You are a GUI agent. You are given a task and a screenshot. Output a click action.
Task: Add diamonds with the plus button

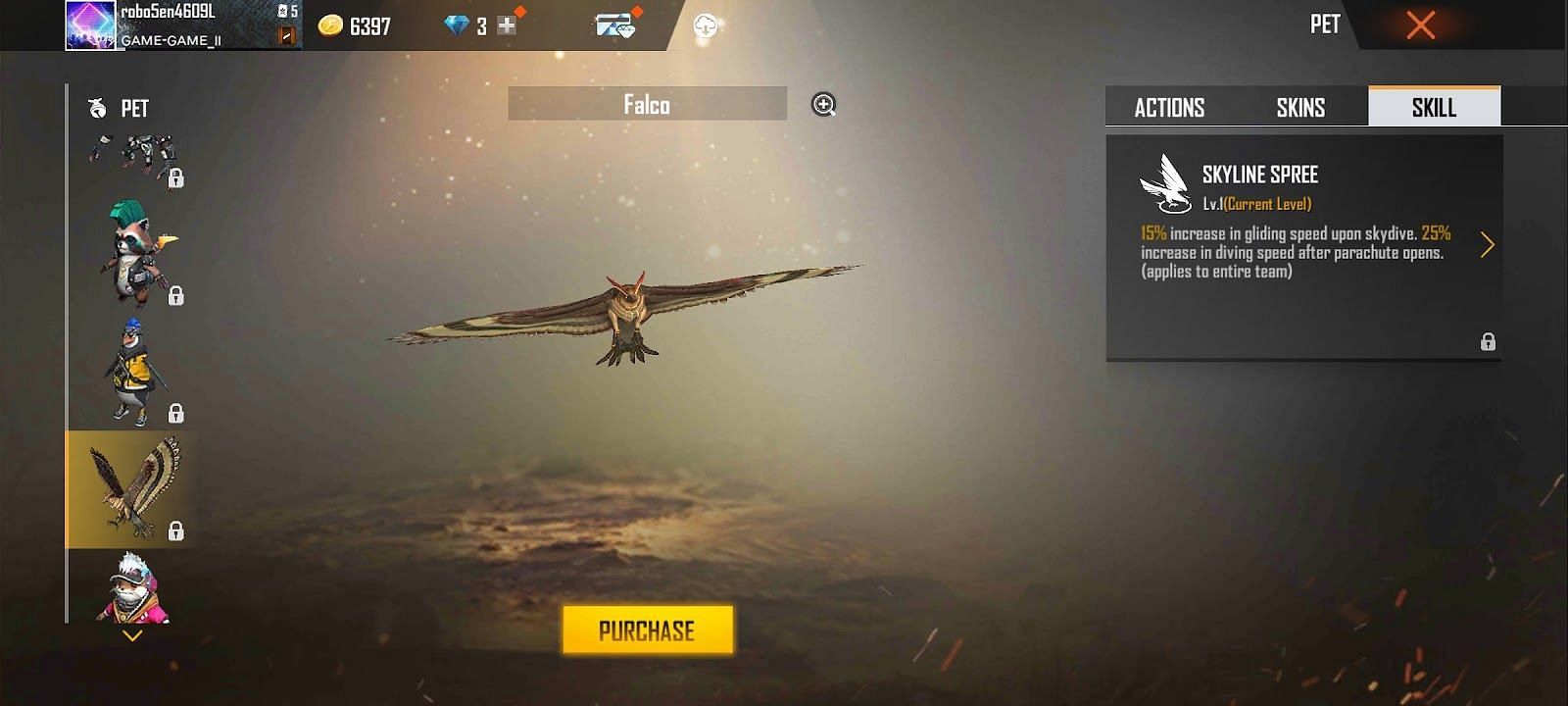[507, 25]
